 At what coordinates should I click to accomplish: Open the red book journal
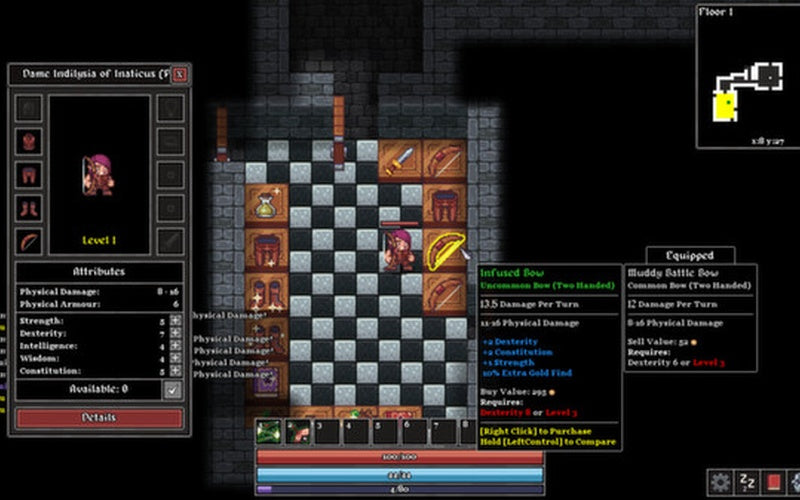(771, 483)
